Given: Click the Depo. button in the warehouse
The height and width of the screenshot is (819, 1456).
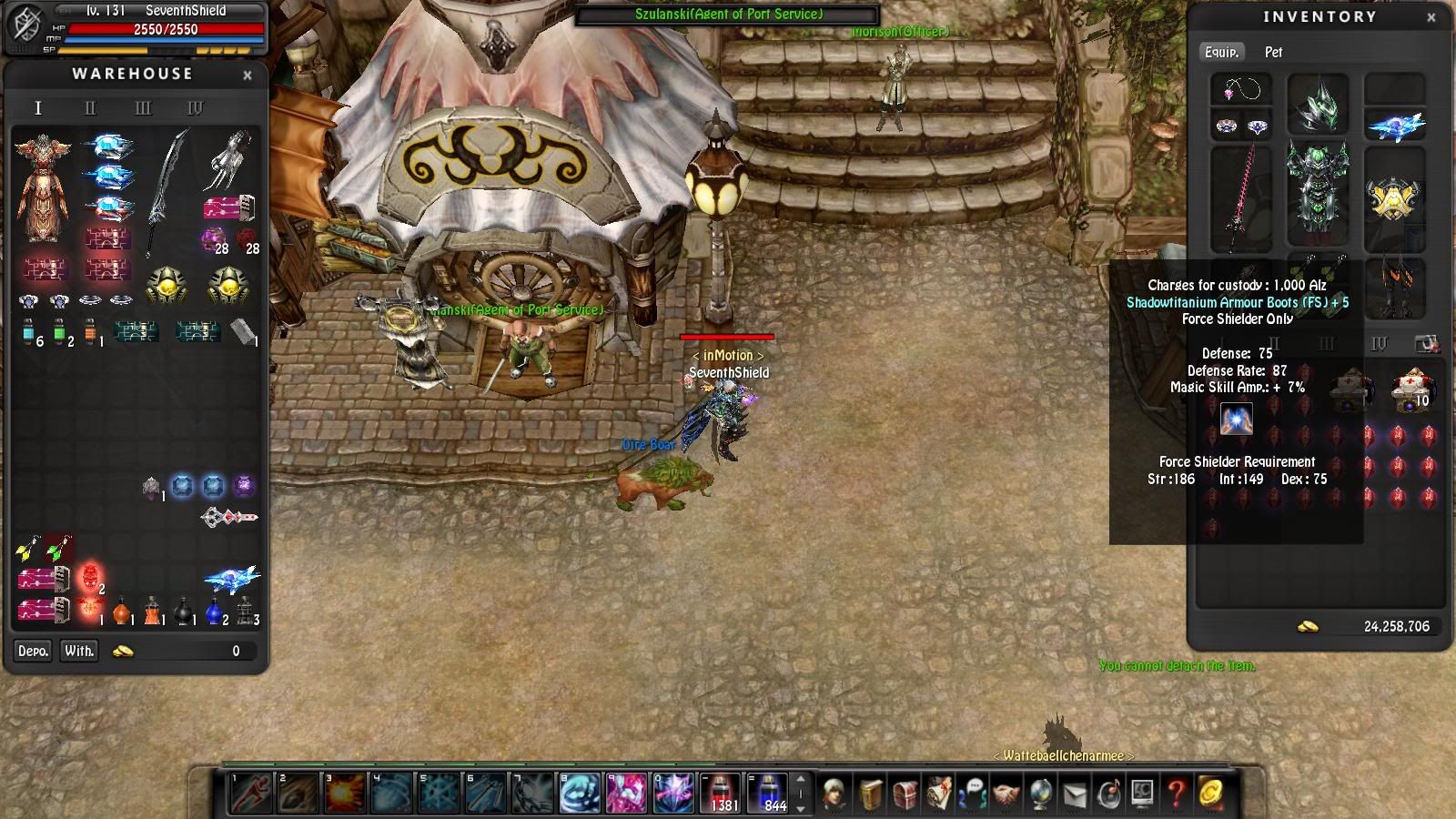Looking at the screenshot, I should pos(33,651).
